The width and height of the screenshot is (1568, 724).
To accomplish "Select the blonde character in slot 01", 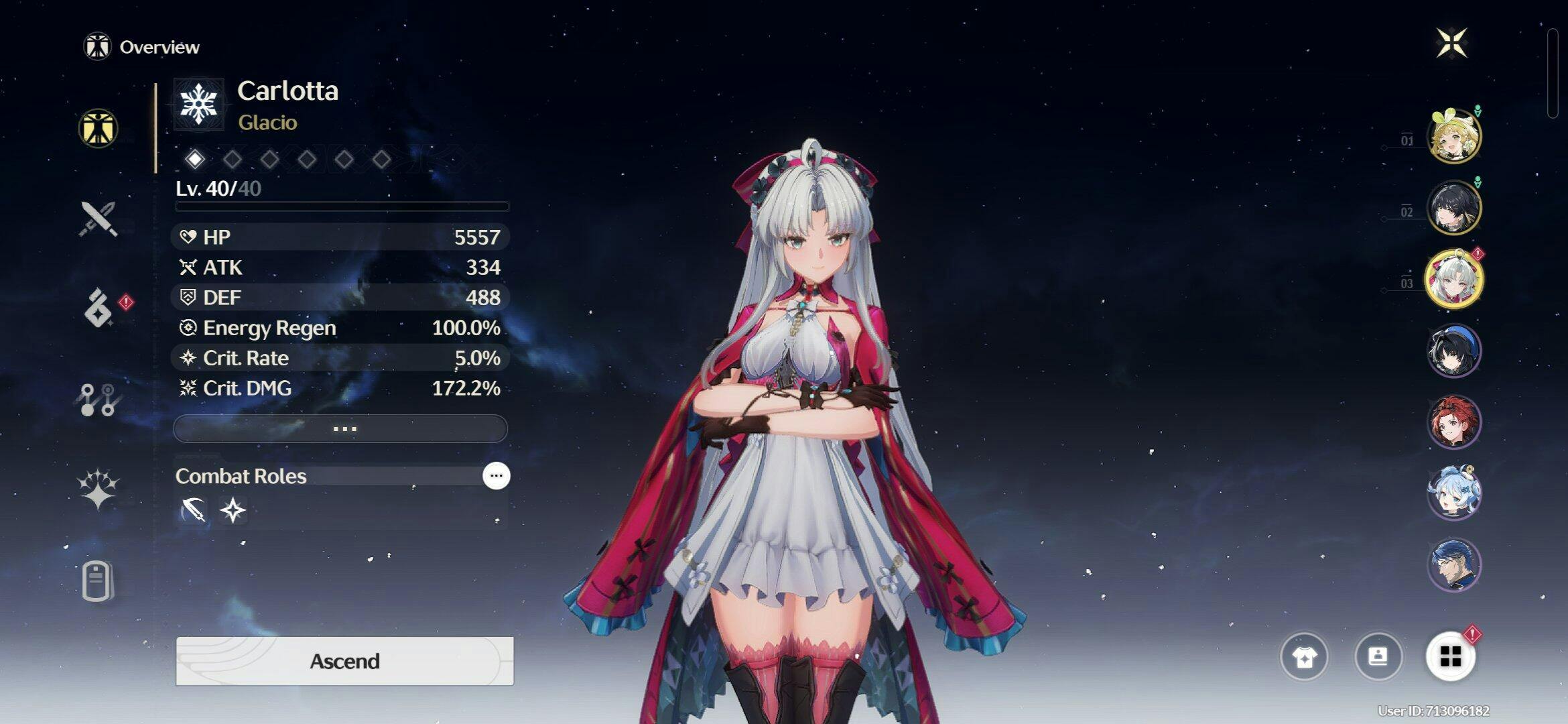I will pyautogui.click(x=1453, y=137).
